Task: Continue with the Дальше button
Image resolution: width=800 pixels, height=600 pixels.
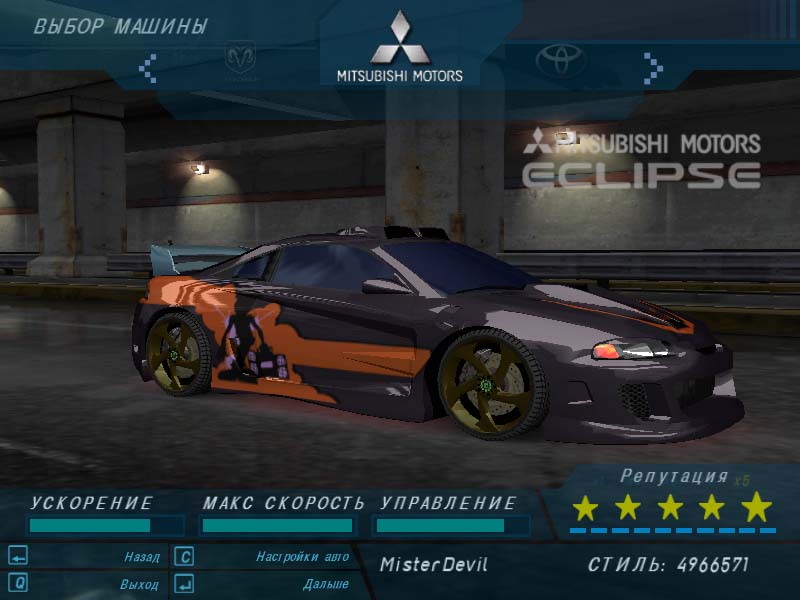Action: coord(325,583)
